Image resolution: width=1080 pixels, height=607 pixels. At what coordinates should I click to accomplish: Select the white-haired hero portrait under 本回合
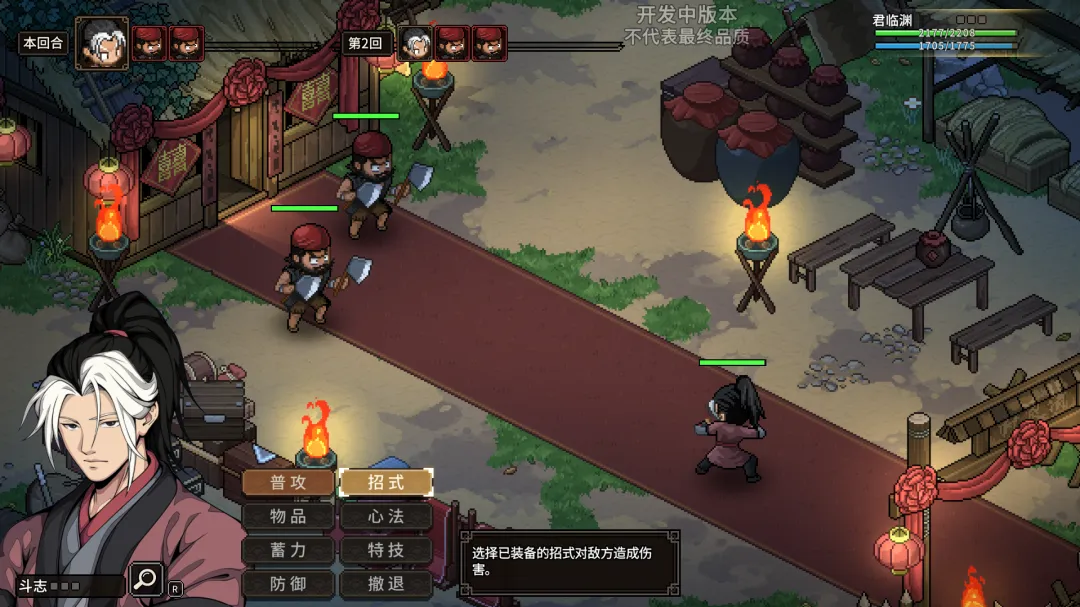102,43
